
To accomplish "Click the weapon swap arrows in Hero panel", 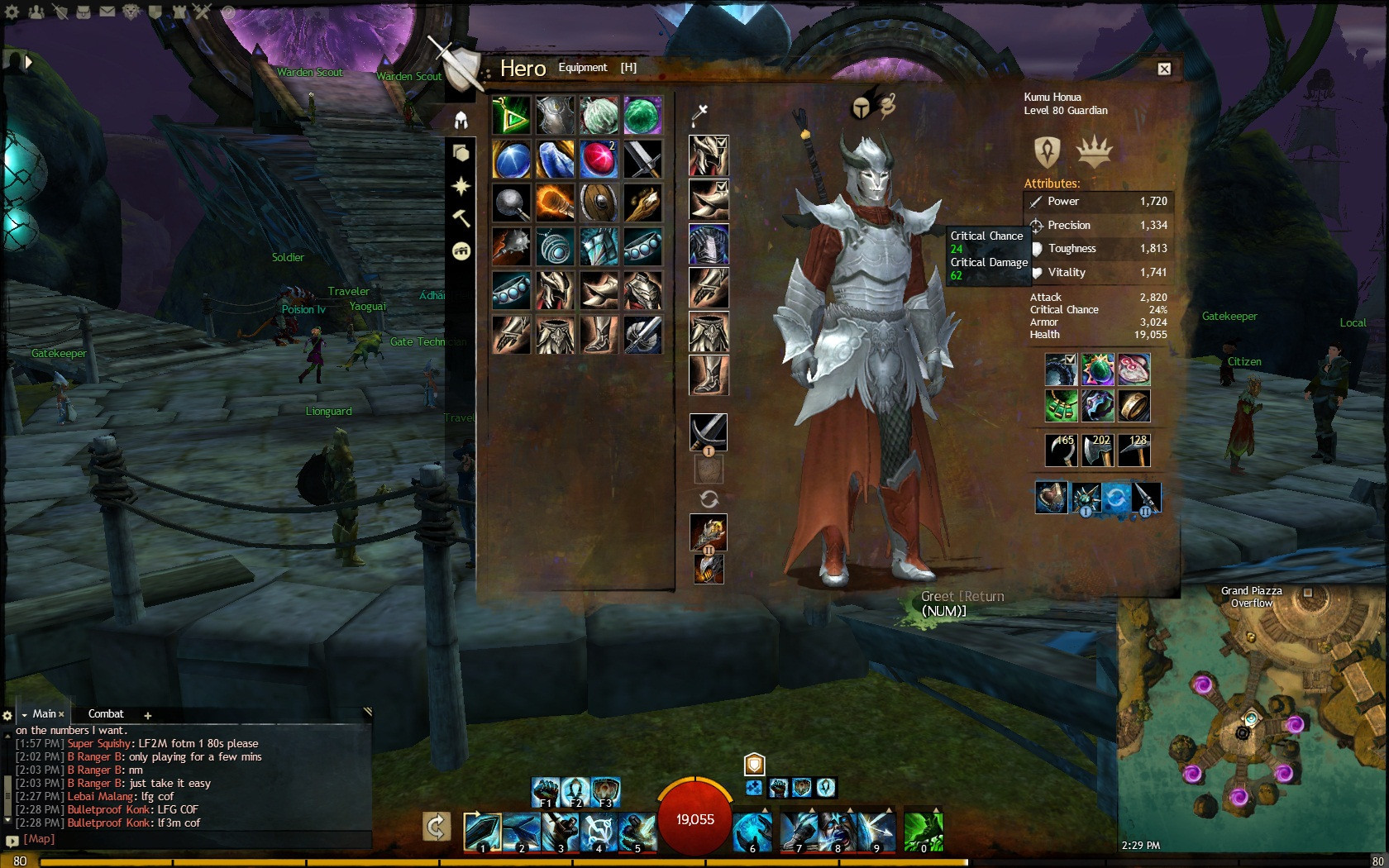I will (x=709, y=499).
